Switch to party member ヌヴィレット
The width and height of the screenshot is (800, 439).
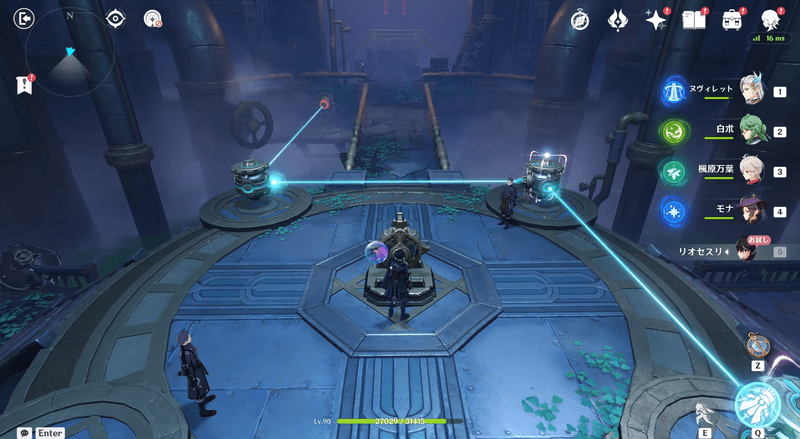pyautogui.click(x=754, y=90)
